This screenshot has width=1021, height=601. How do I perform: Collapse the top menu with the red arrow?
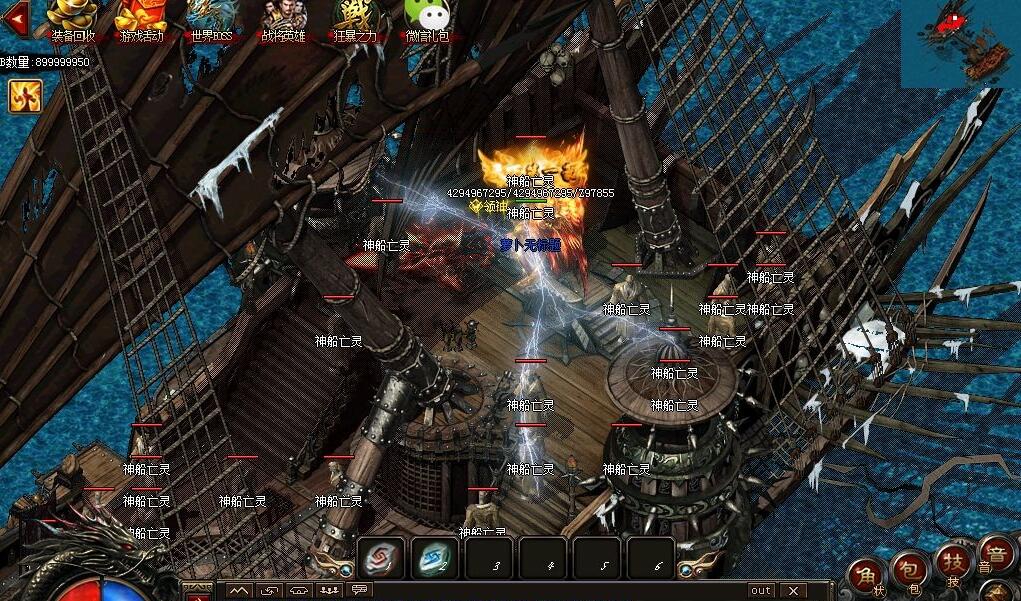[14, 17]
